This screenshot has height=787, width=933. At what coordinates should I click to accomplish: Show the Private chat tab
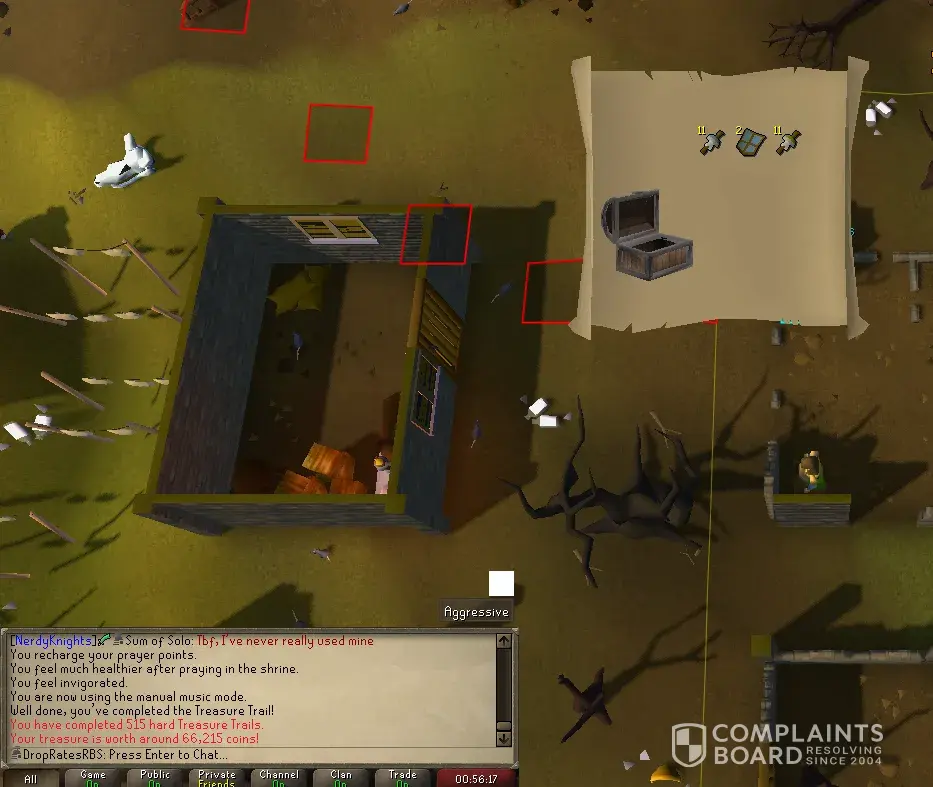(217, 778)
